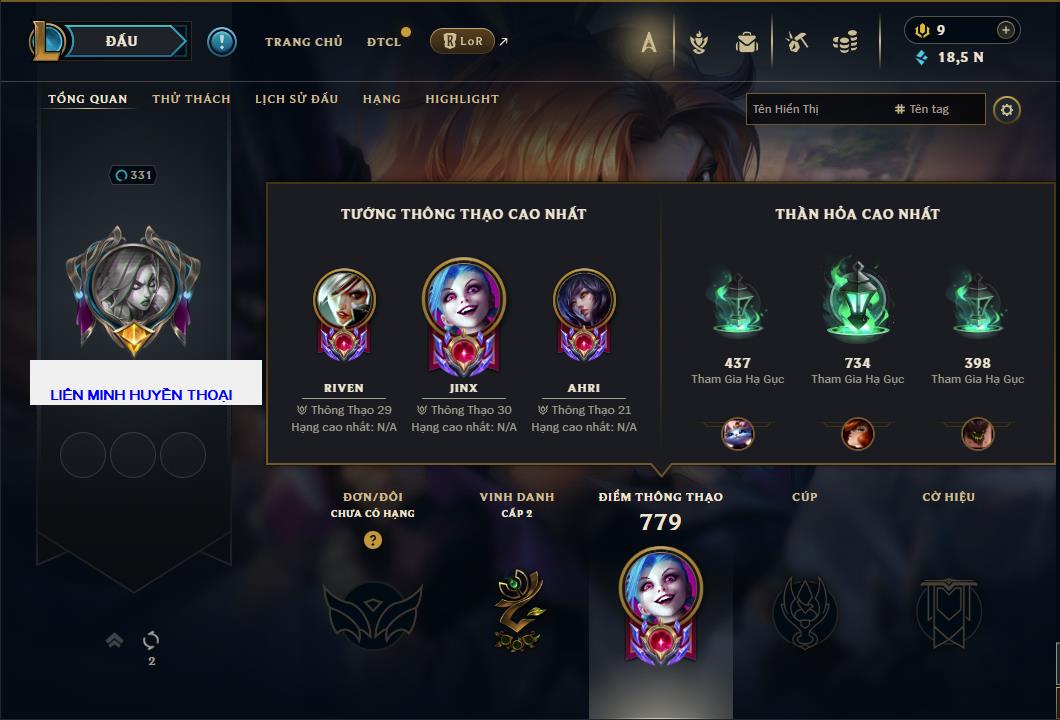This screenshot has width=1060, height=720.
Task: Launch the LoR link button
Action: 462,42
